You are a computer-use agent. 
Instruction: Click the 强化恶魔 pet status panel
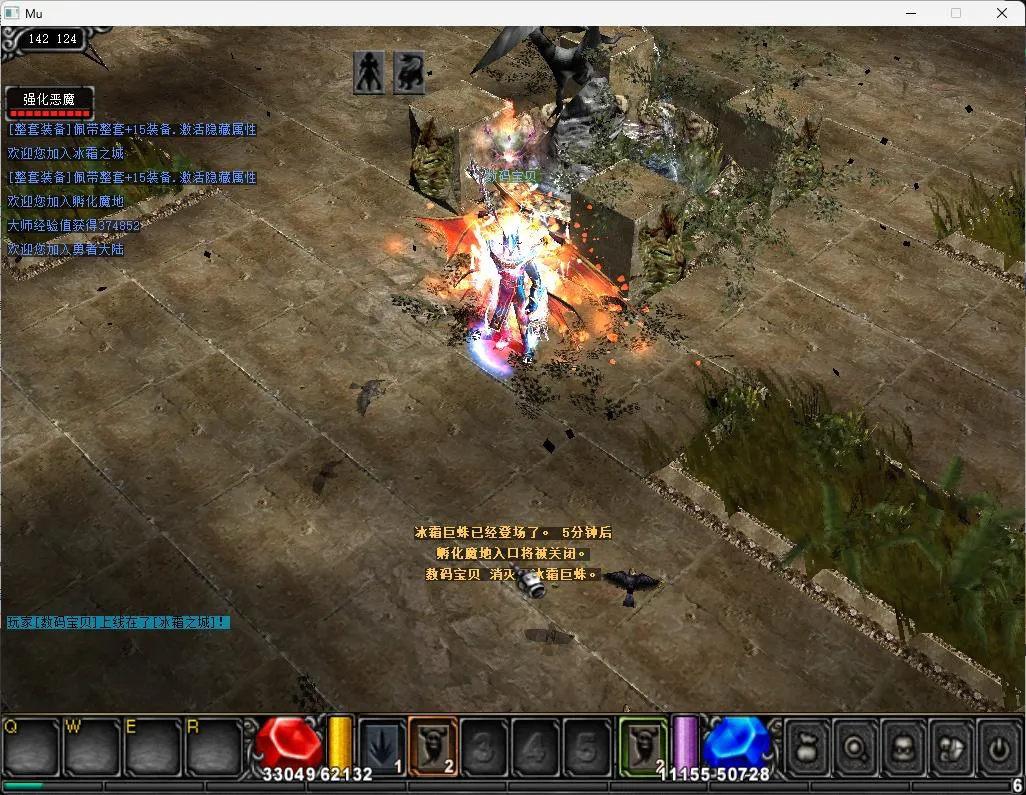[x=50, y=101]
